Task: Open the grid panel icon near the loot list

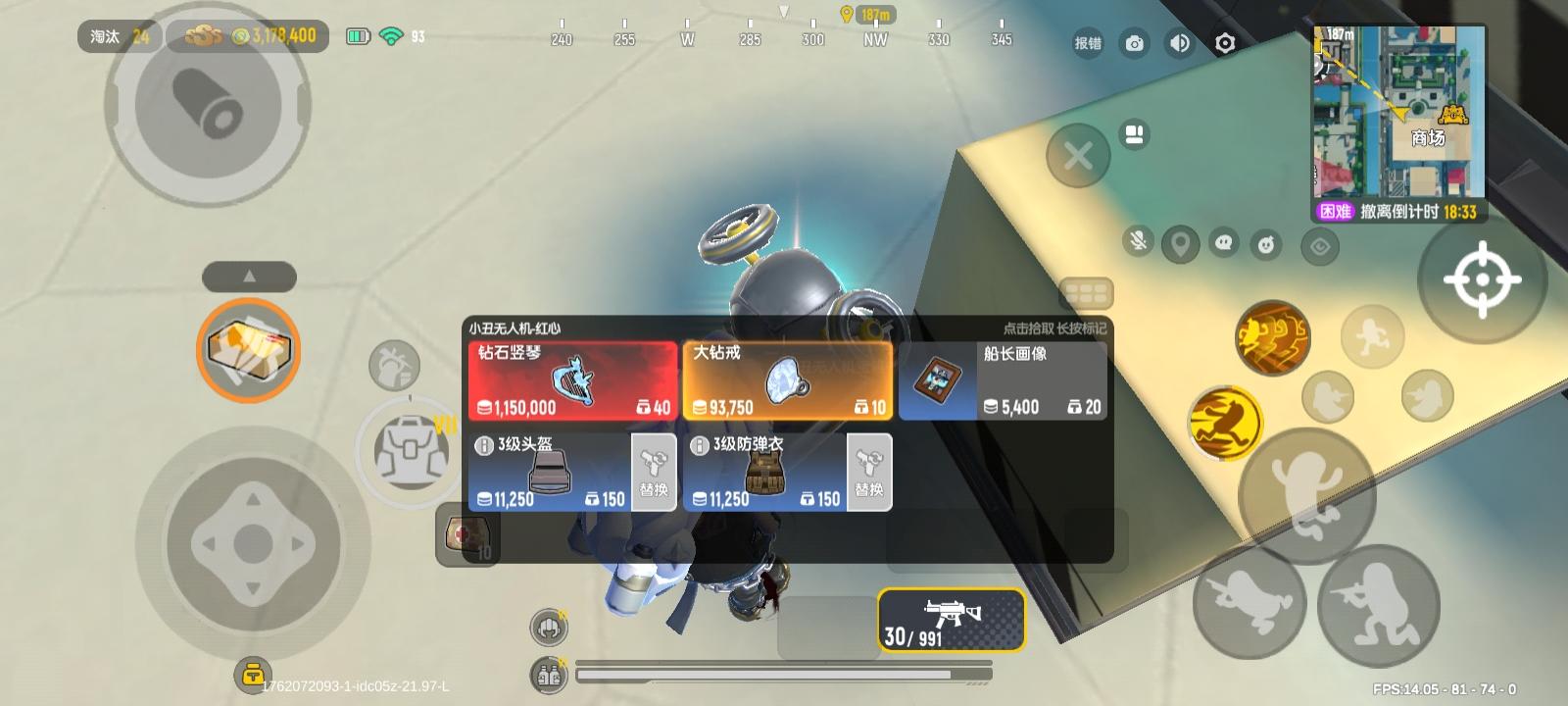Action: [1089, 291]
